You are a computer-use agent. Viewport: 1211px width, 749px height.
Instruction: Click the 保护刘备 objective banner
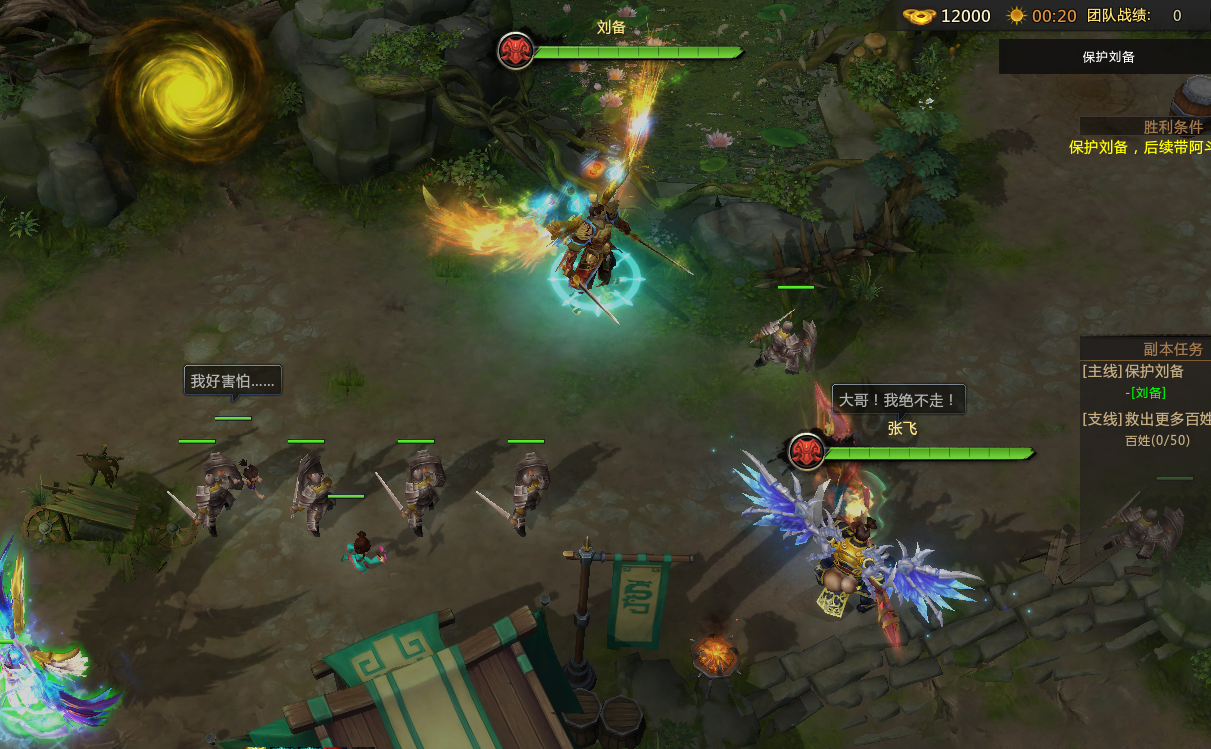click(x=1108, y=57)
